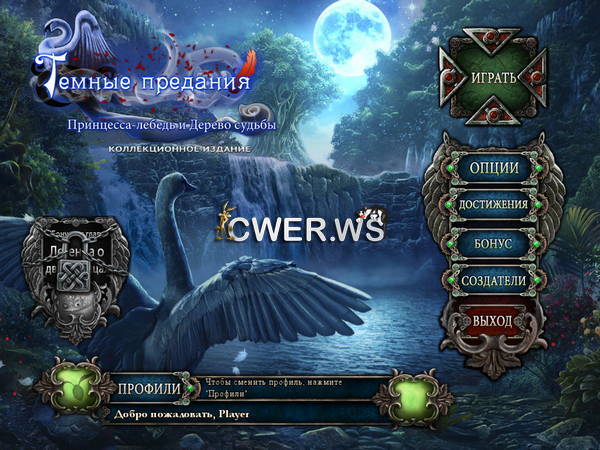Quit the game via ВЫХОД

click(492, 322)
